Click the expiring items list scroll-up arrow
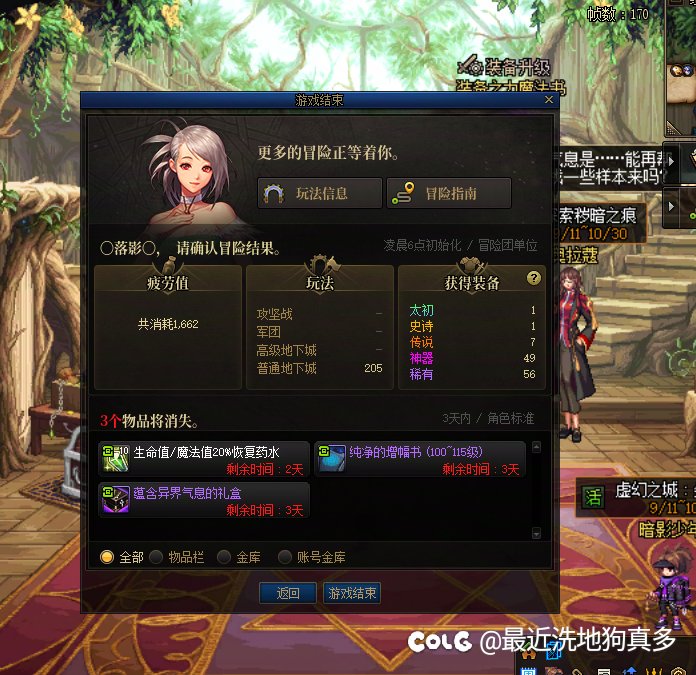The width and height of the screenshot is (696, 675). point(536,448)
